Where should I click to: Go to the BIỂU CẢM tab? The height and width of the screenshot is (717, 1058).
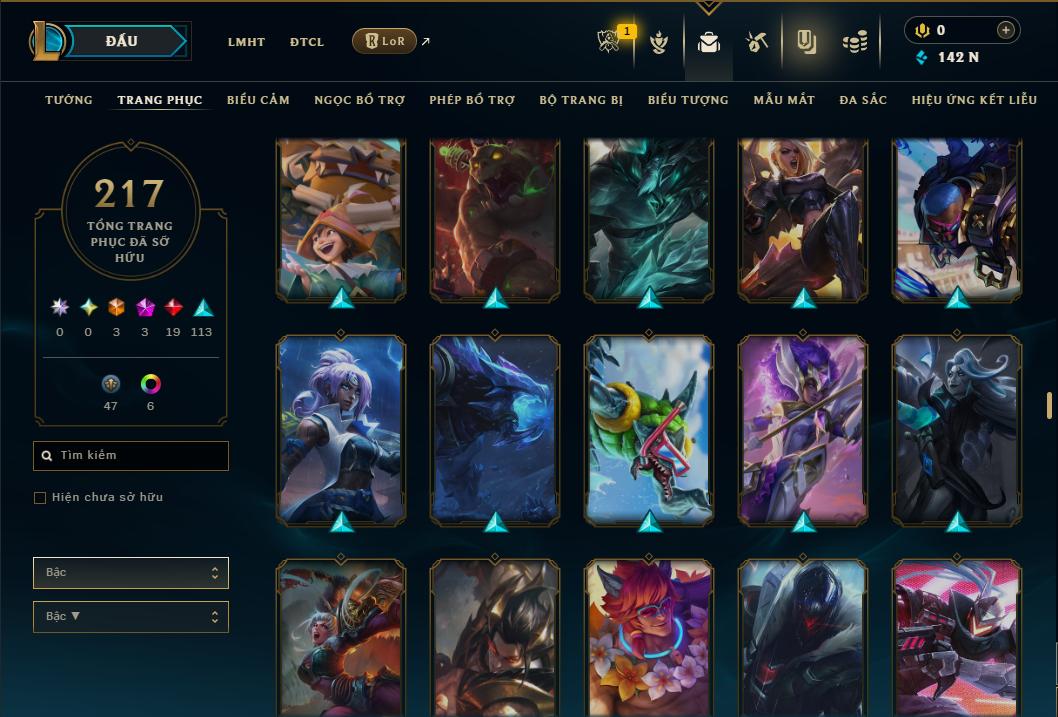click(258, 100)
